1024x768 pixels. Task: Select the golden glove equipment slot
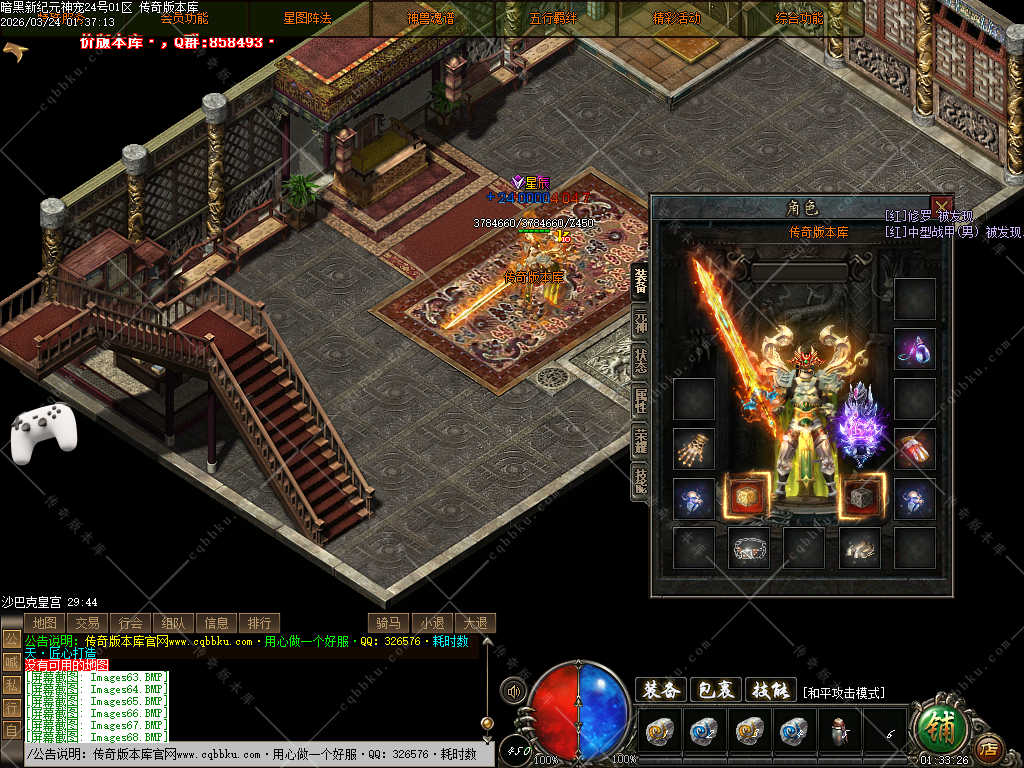tap(693, 449)
